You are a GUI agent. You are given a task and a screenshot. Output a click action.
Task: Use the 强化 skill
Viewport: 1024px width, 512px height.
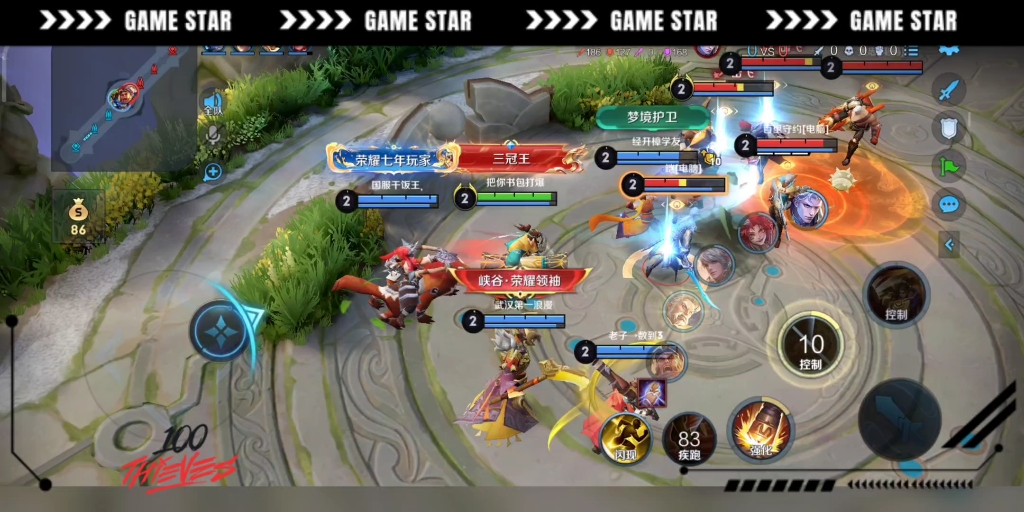tap(761, 430)
